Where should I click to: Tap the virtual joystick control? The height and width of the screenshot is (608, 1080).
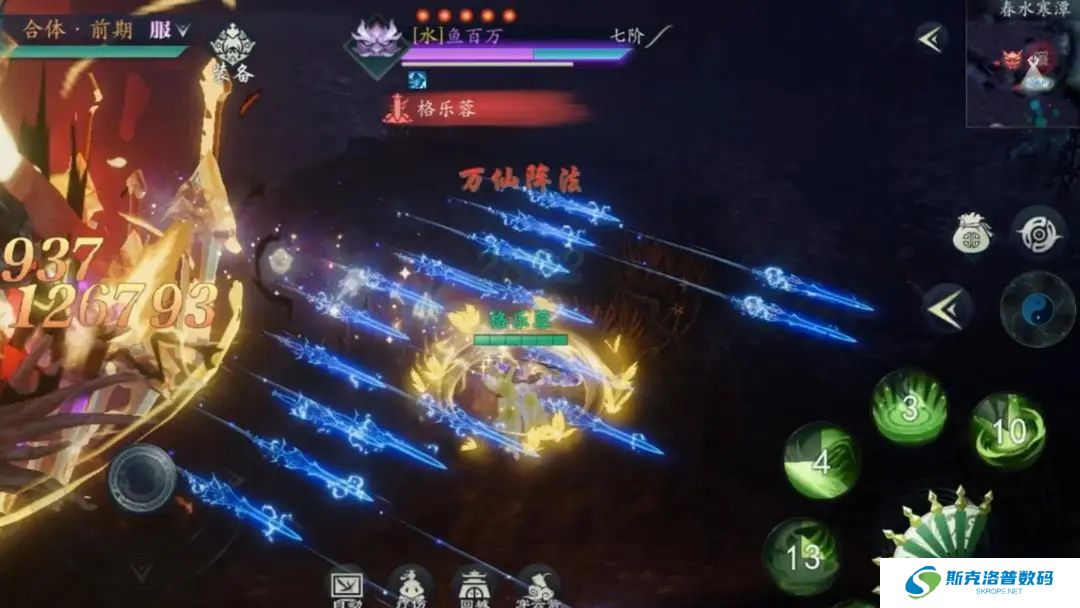(x=143, y=477)
